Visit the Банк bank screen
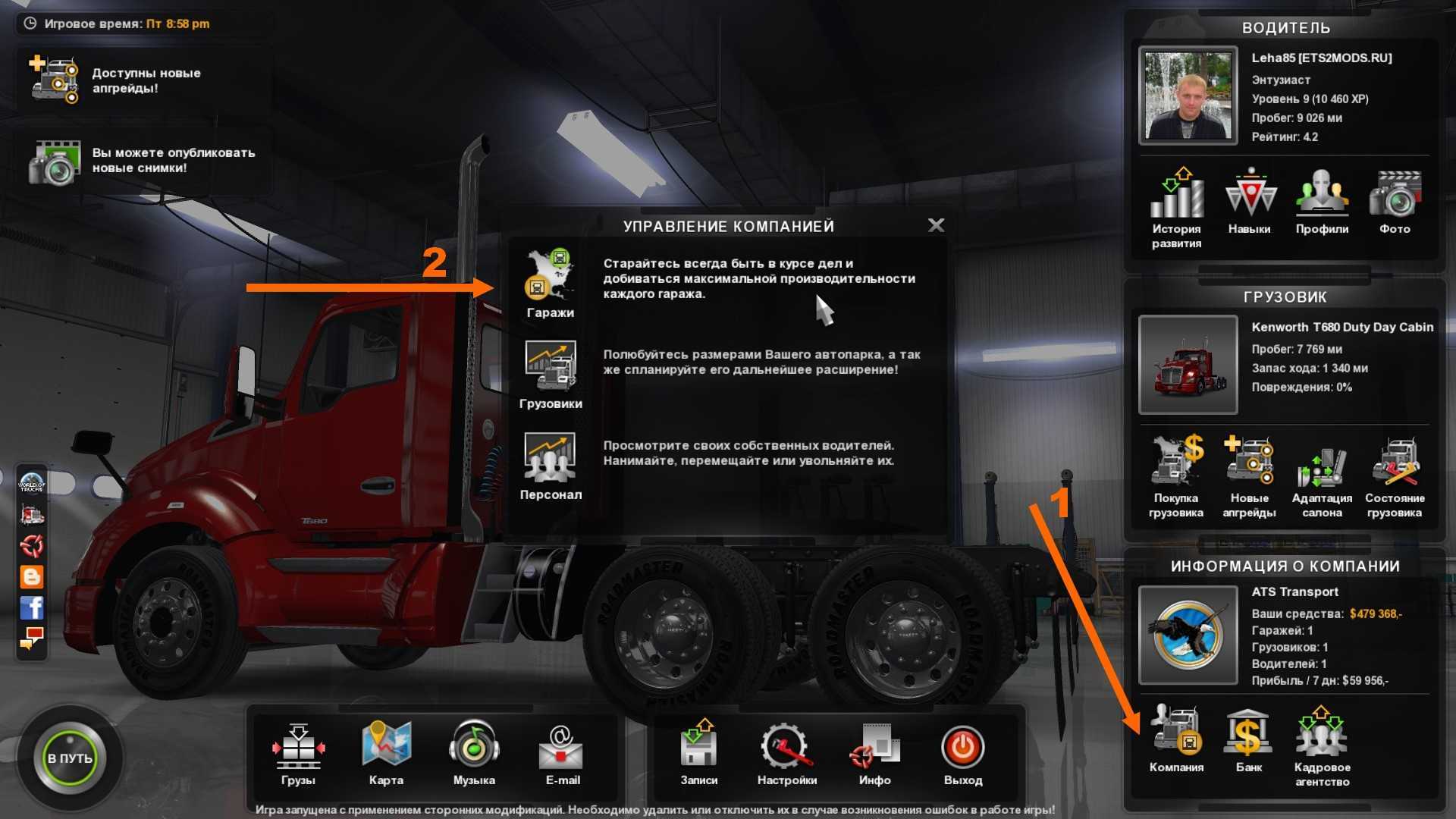This screenshot has width=1456, height=819. point(1248,739)
